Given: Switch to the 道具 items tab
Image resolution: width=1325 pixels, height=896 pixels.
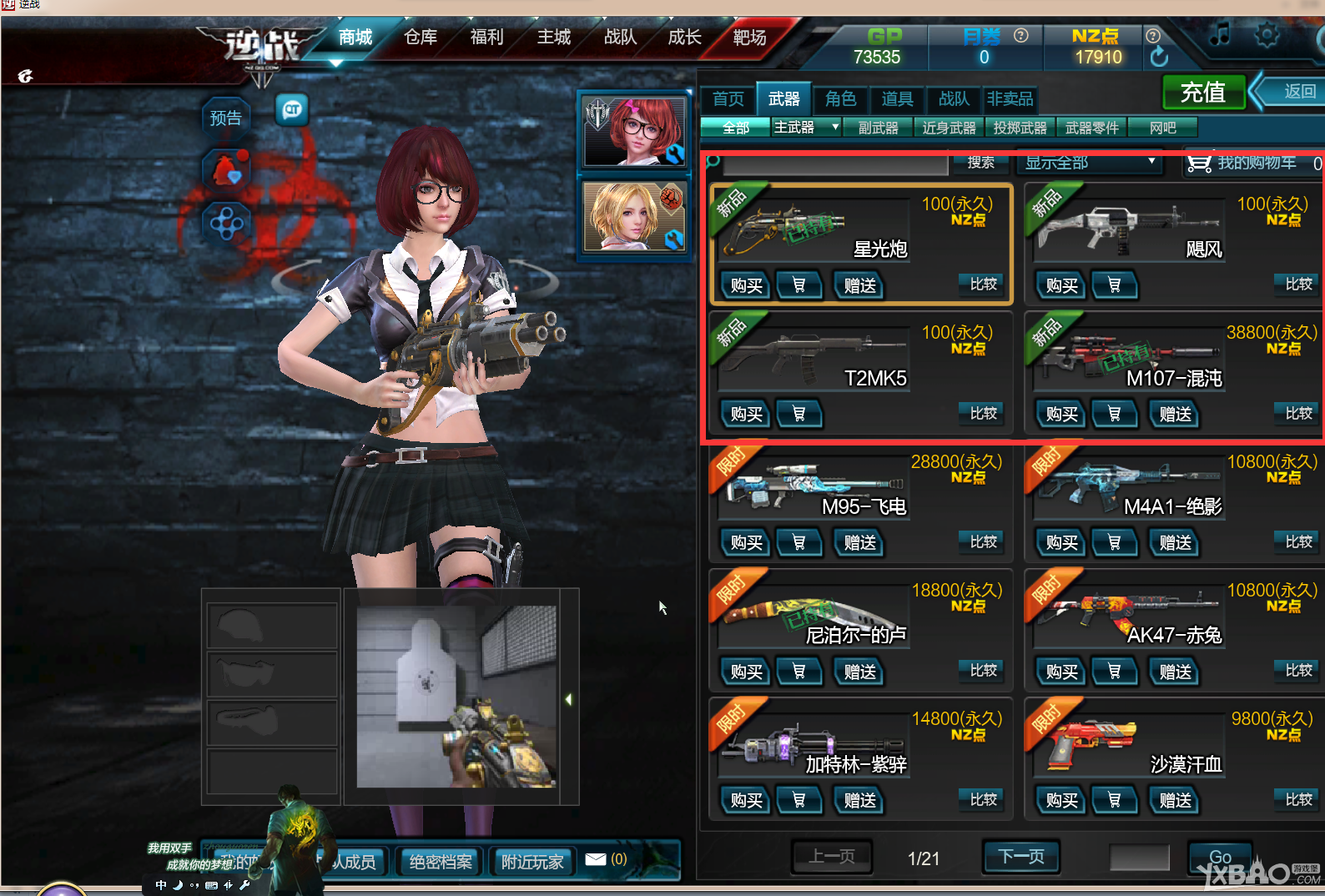Looking at the screenshot, I should click(x=897, y=99).
